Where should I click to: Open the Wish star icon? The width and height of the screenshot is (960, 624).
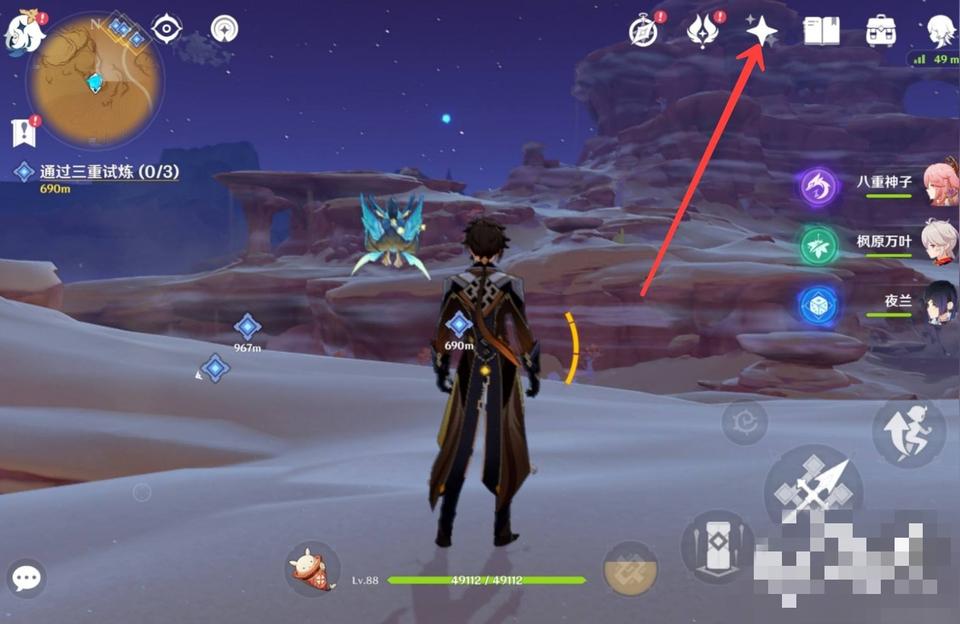tap(762, 31)
